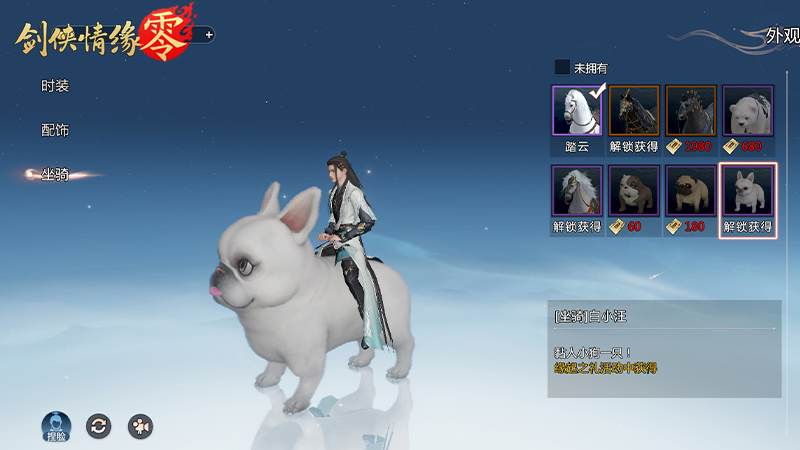This screenshot has height=450, width=800.
Task: Select the 踏云 white horse mount
Action: [577, 112]
